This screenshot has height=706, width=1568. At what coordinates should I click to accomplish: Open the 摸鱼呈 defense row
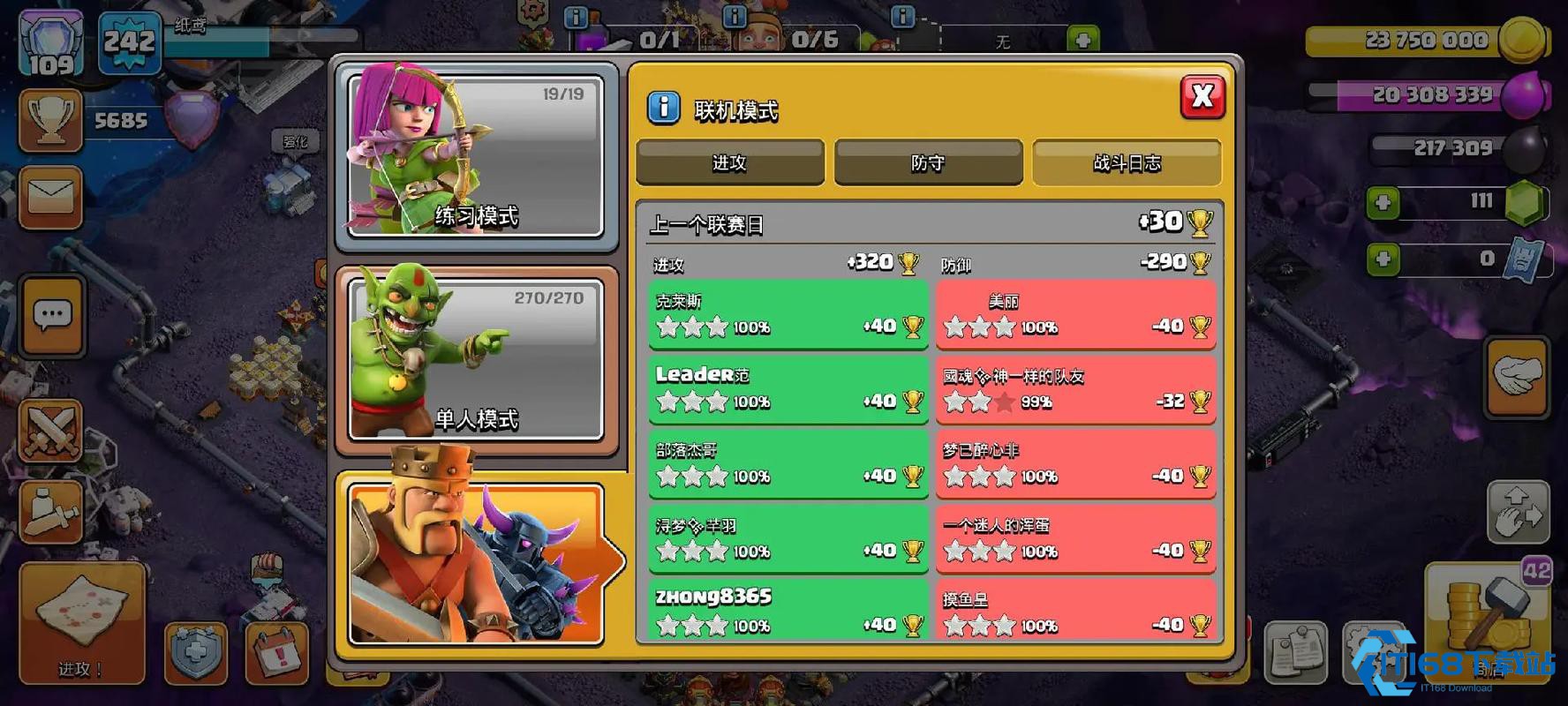click(1075, 611)
